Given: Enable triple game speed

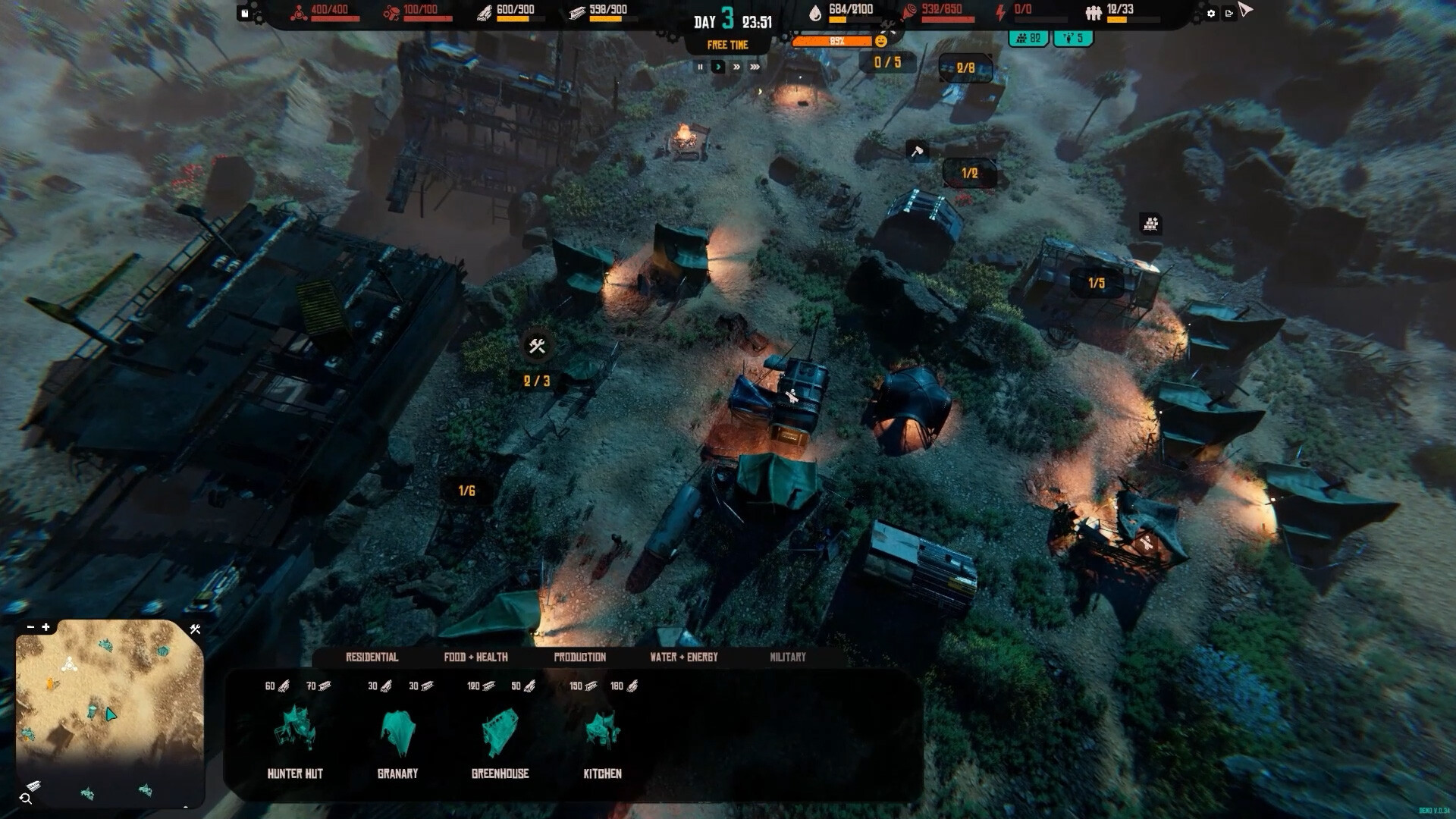Looking at the screenshot, I should tap(753, 67).
